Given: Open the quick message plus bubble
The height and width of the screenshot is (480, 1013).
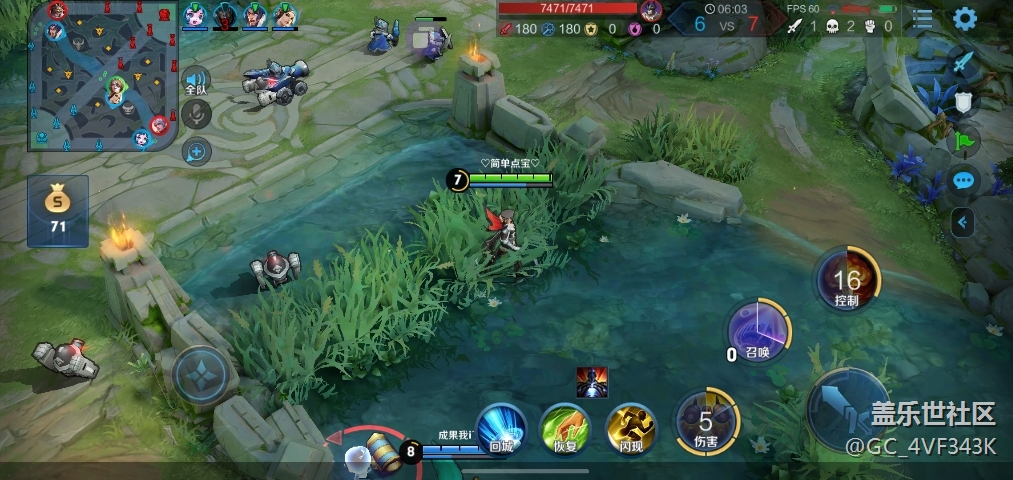Looking at the screenshot, I should pyautogui.click(x=196, y=152).
